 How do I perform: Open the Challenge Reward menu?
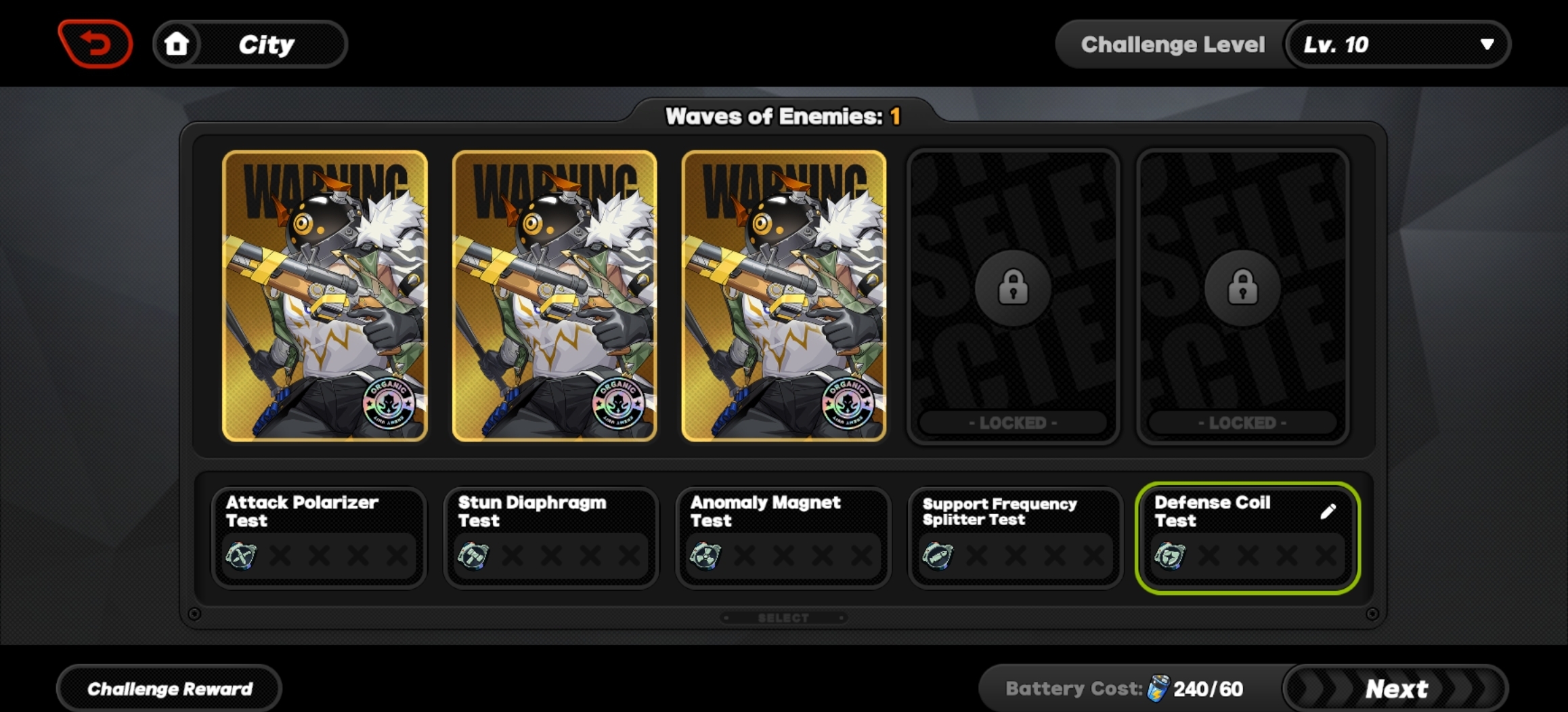pyautogui.click(x=168, y=688)
